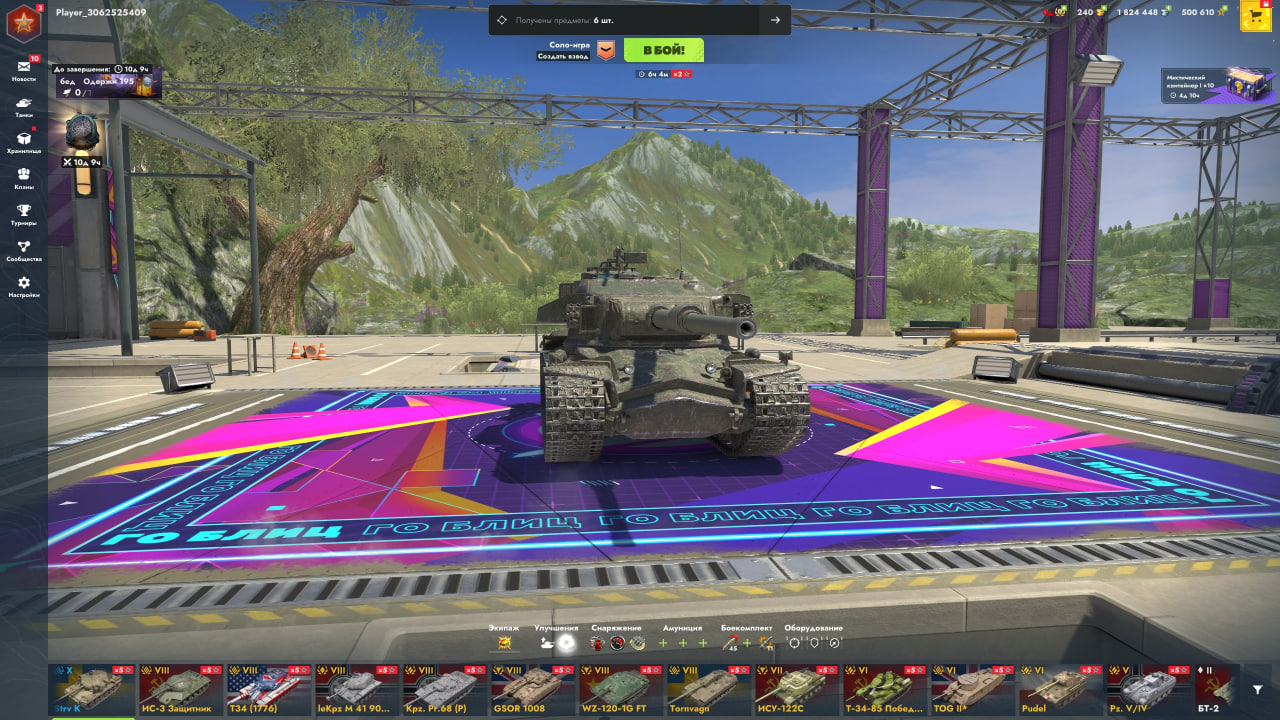1280x720 pixels.
Task: Open the battle mode selector dropdown
Action: pos(606,50)
